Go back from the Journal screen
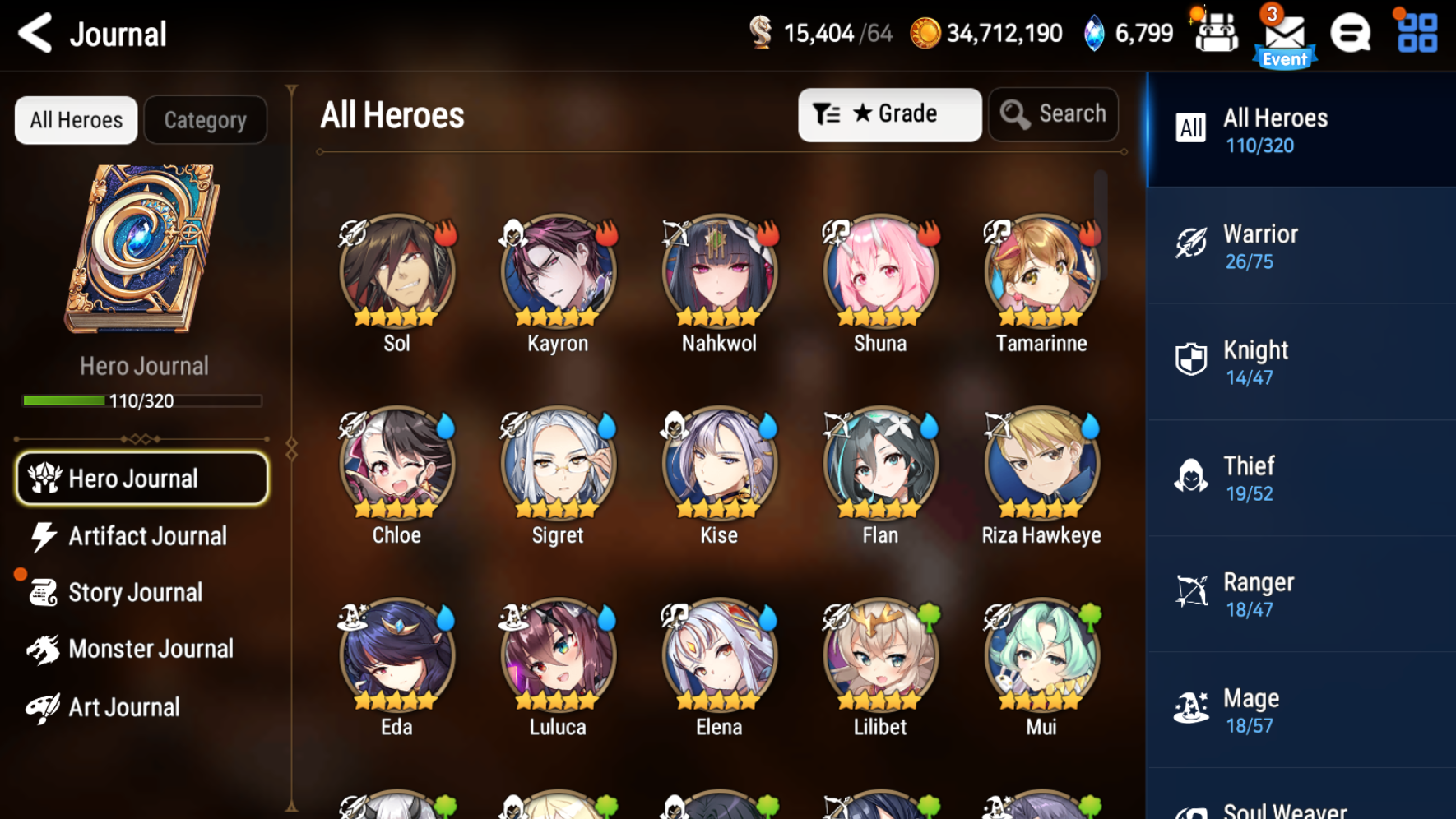 (35, 34)
